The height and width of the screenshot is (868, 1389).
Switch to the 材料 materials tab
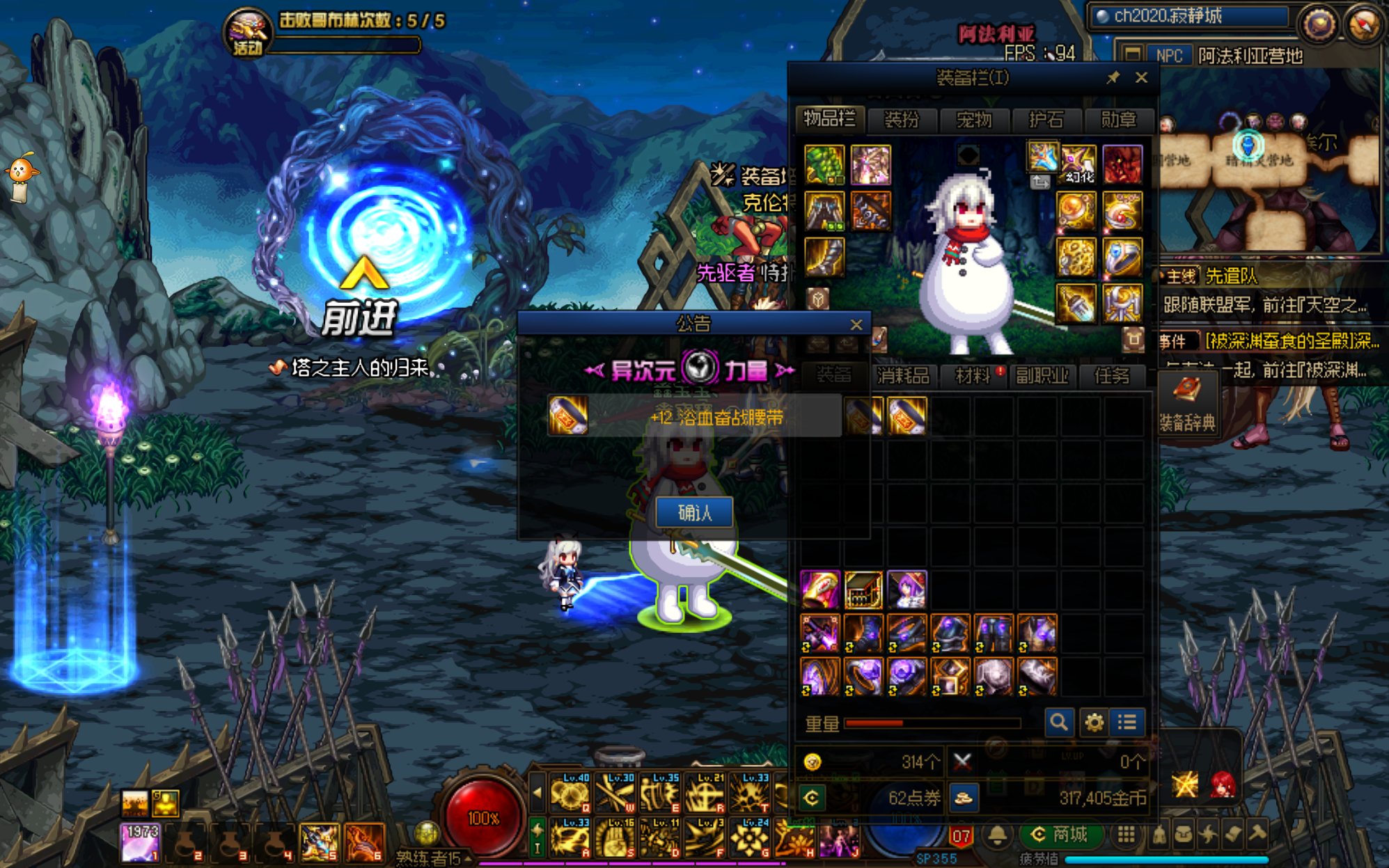click(x=973, y=376)
